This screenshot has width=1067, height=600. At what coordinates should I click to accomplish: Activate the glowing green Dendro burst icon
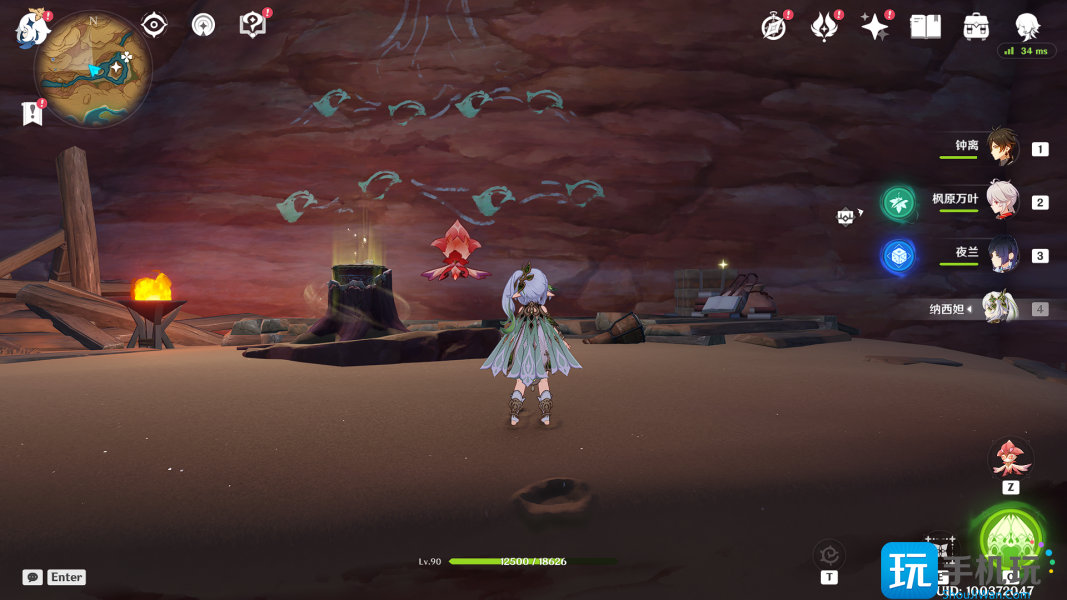[1011, 539]
